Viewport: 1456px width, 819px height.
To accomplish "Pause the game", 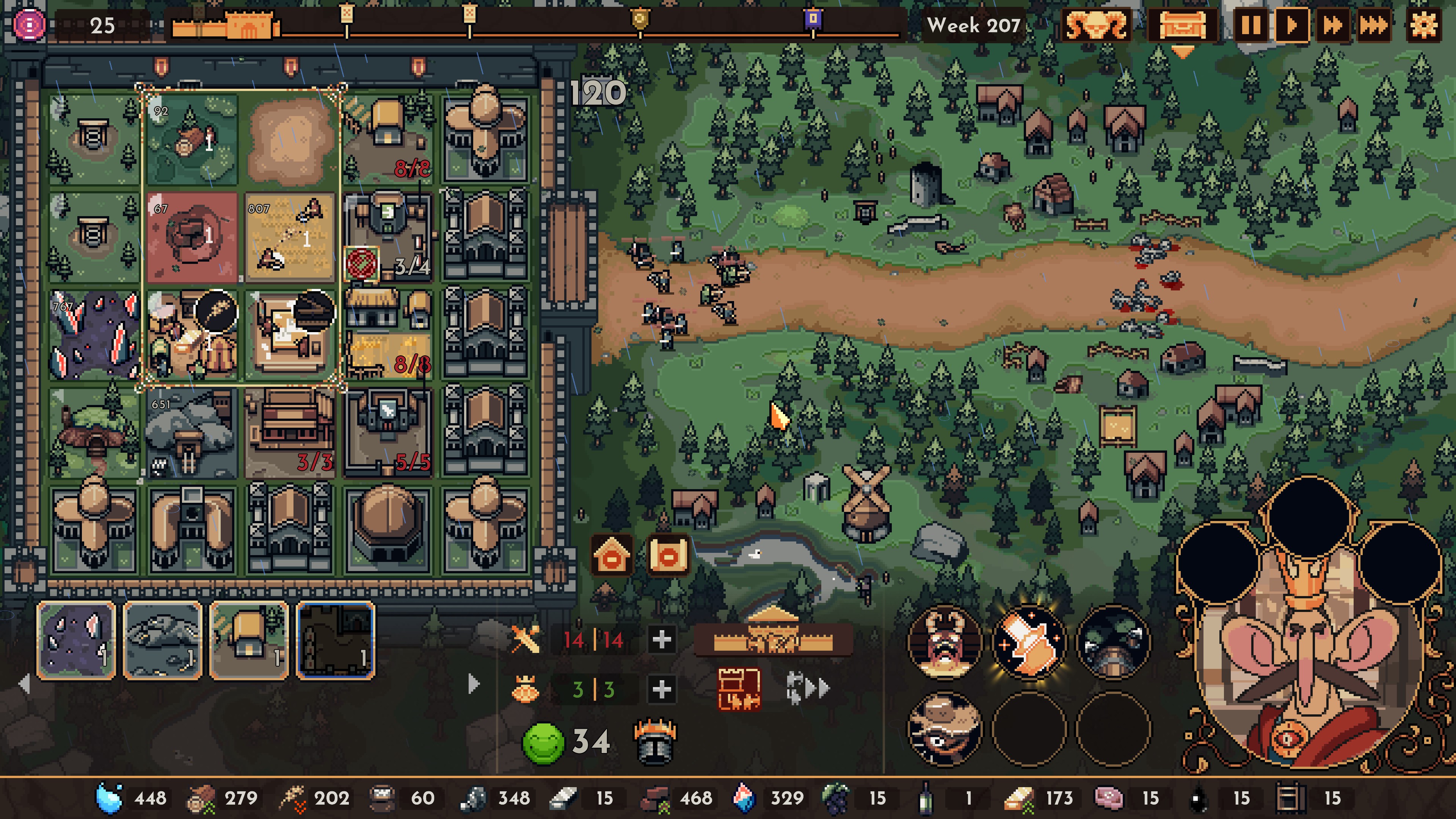I will [1250, 25].
